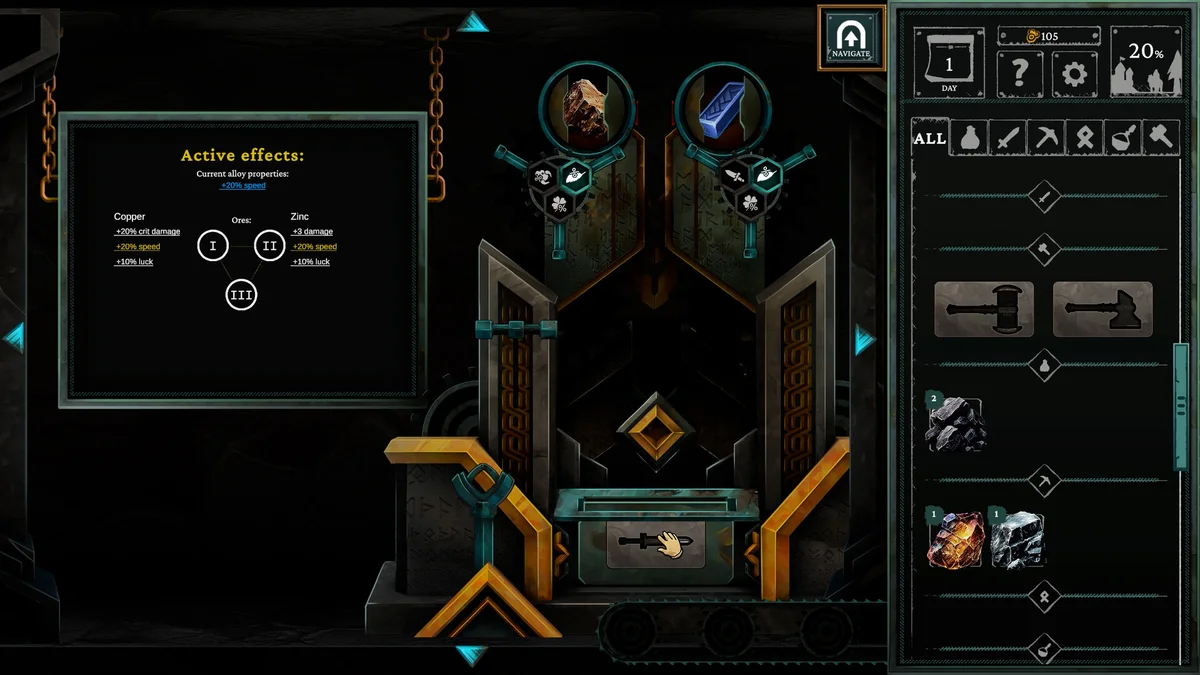The width and height of the screenshot is (1200, 675).
Task: Switch to the pouch inventory tab
Action: [x=968, y=138]
